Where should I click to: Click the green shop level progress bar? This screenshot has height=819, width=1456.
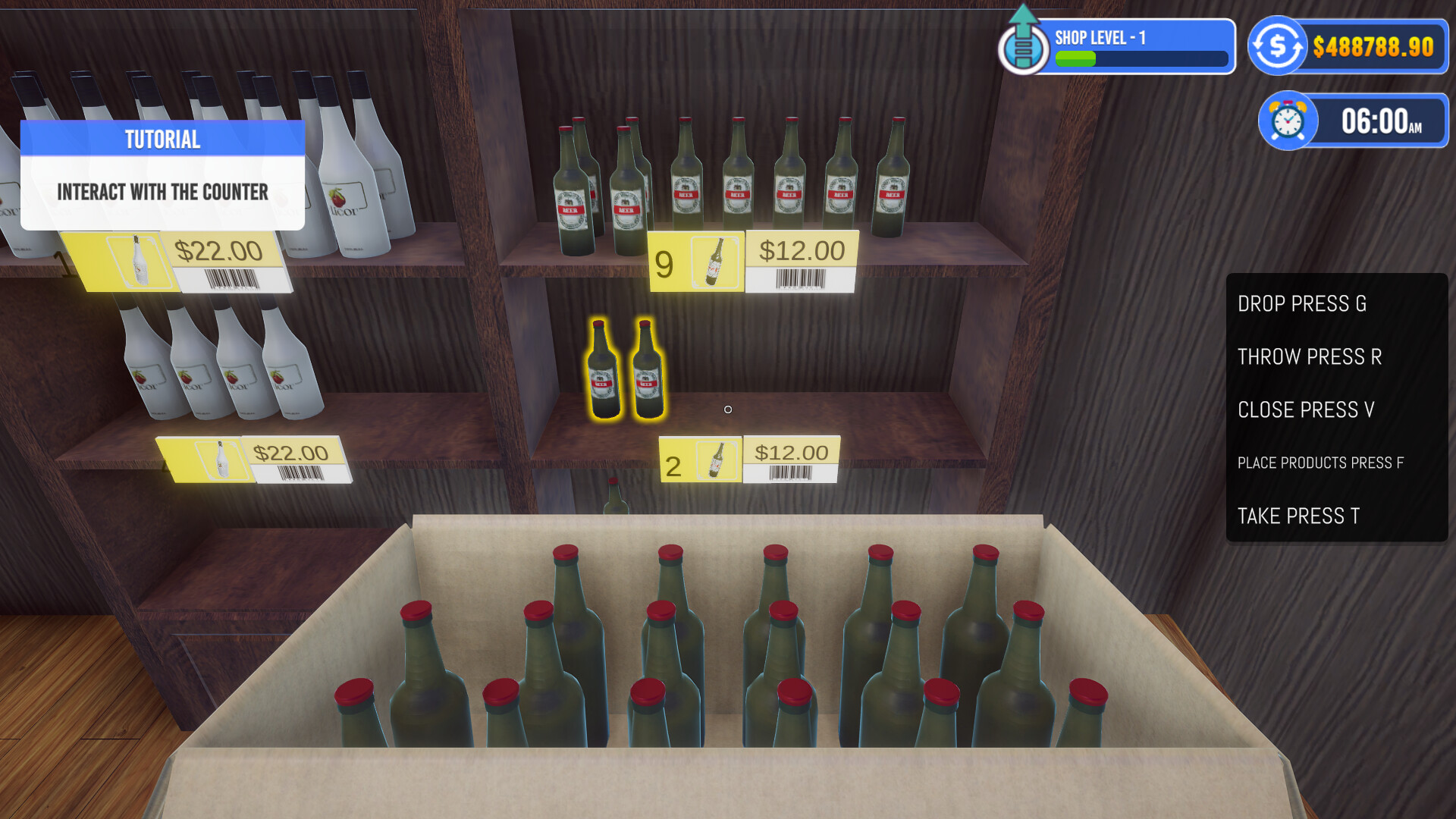coord(1076,58)
